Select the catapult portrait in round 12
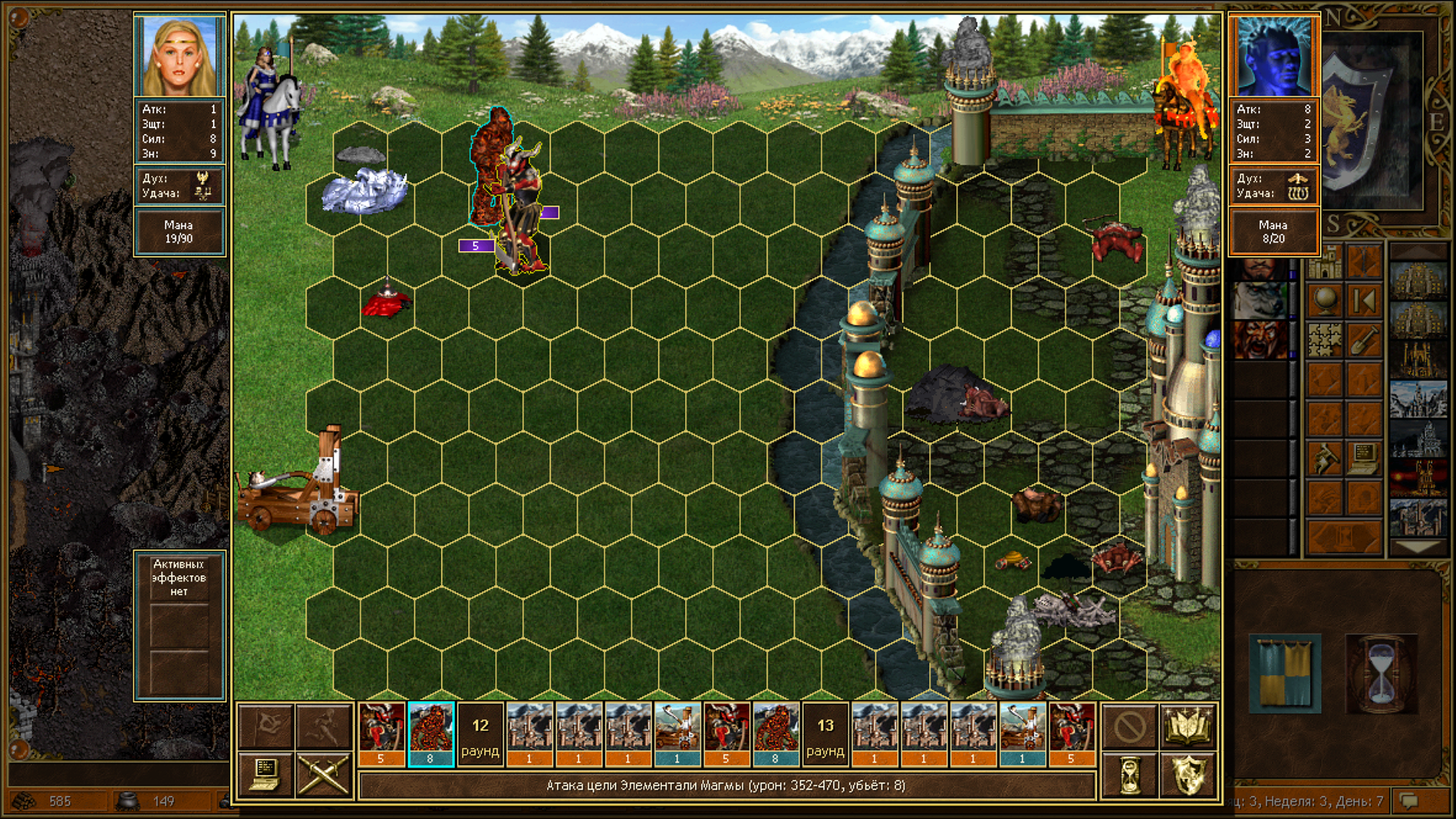The height and width of the screenshot is (819, 1456). click(677, 734)
